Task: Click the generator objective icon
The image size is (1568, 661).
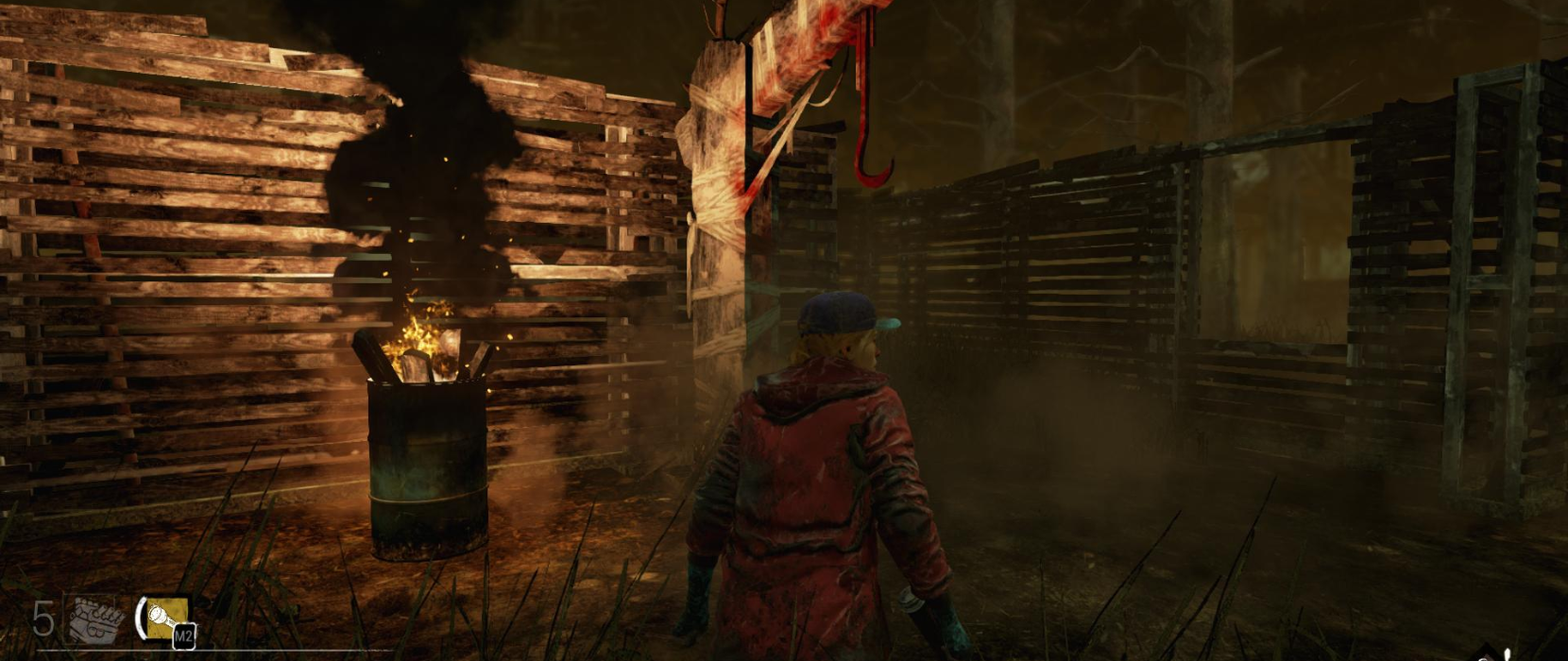Action: [x=96, y=619]
